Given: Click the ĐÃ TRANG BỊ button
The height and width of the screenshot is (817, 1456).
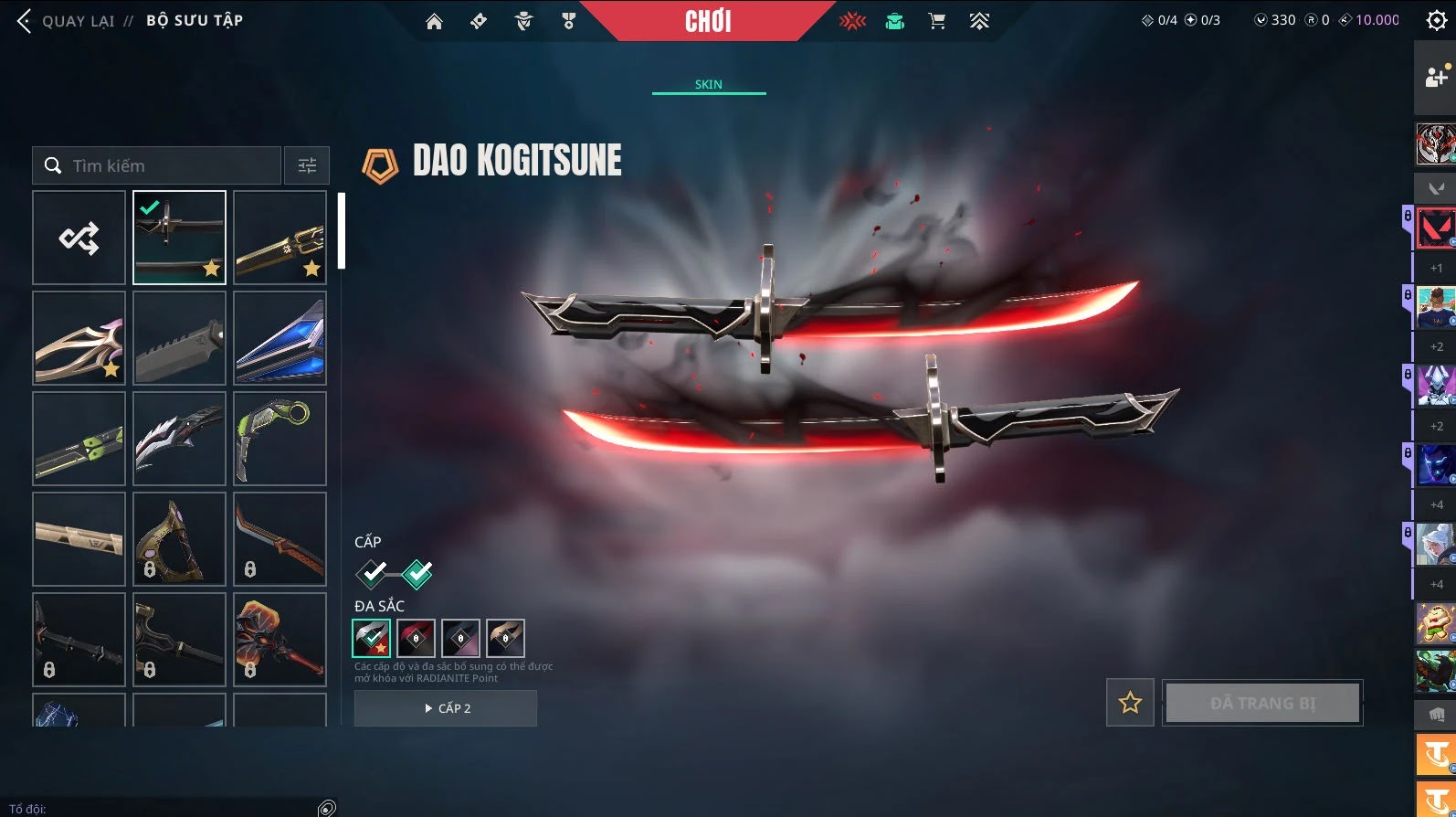Looking at the screenshot, I should pos(1262,703).
